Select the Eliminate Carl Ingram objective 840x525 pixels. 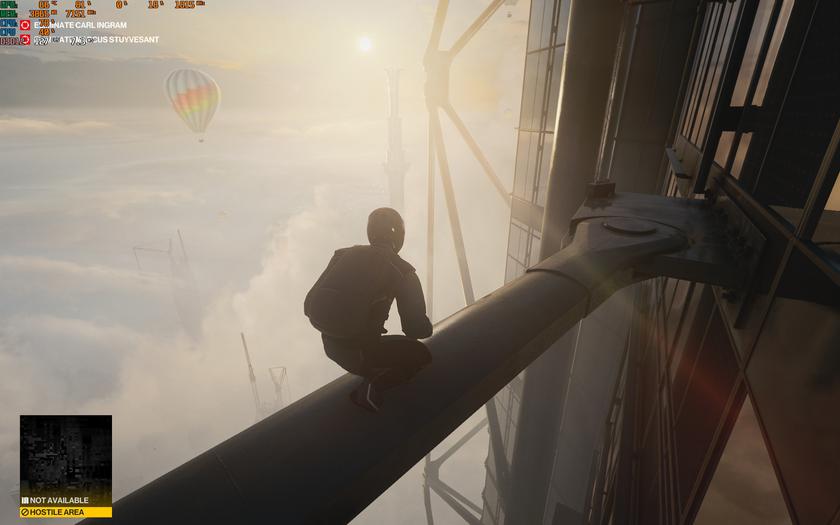[x=80, y=25]
